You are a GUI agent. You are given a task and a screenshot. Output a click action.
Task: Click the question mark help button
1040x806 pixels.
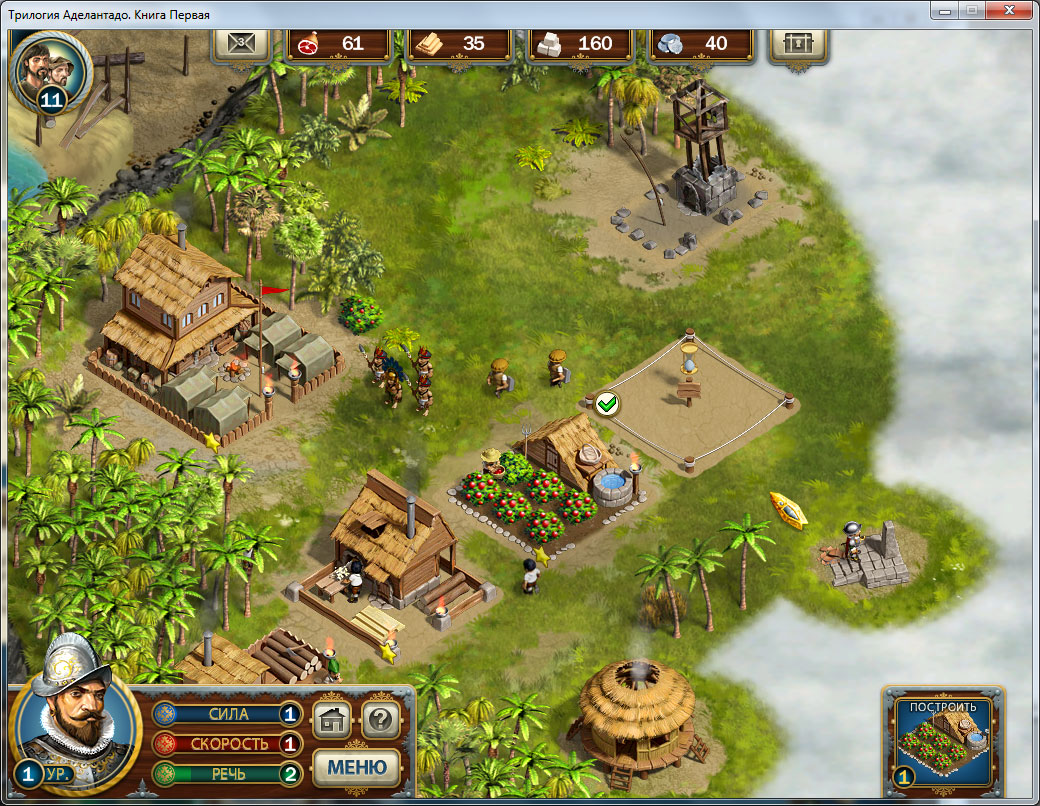(381, 718)
